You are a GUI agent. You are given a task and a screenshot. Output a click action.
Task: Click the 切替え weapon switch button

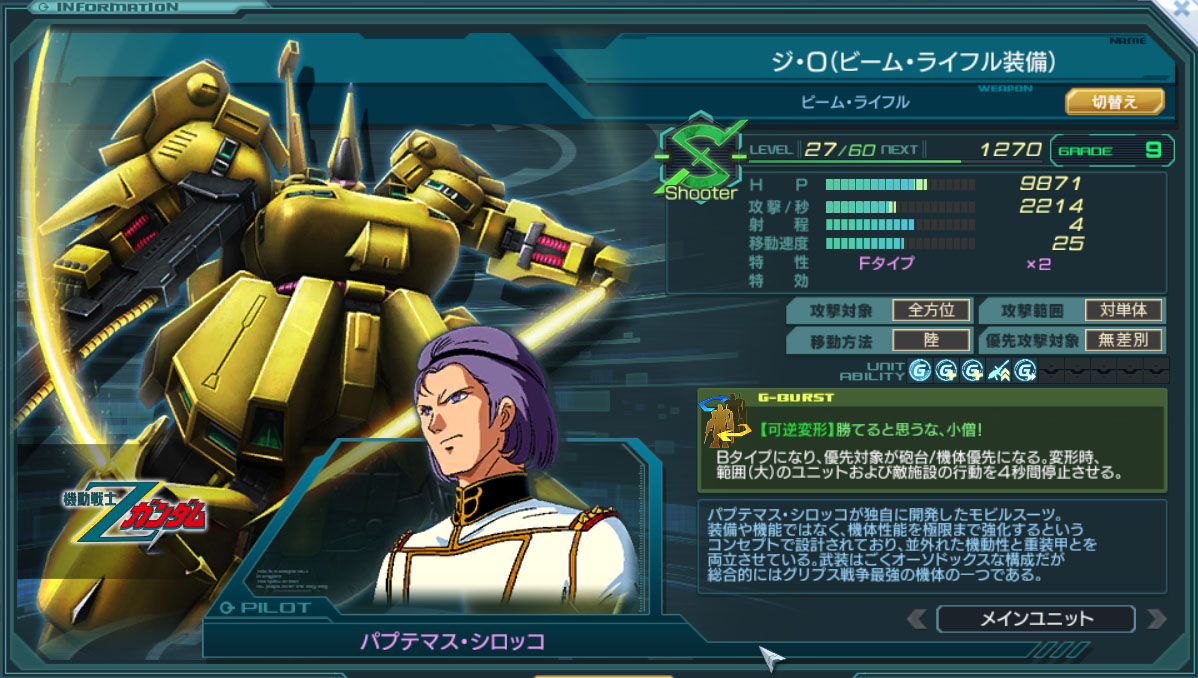1115,102
